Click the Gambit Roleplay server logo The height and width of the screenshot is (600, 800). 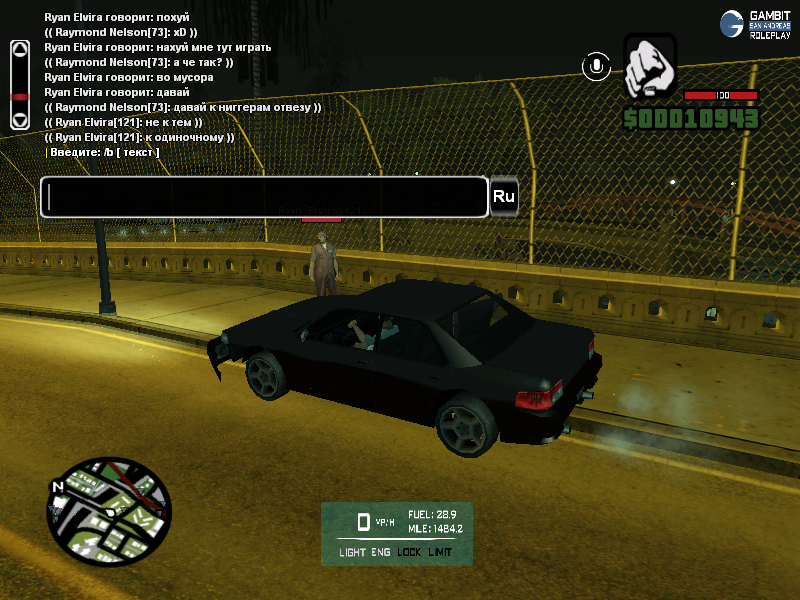click(757, 24)
